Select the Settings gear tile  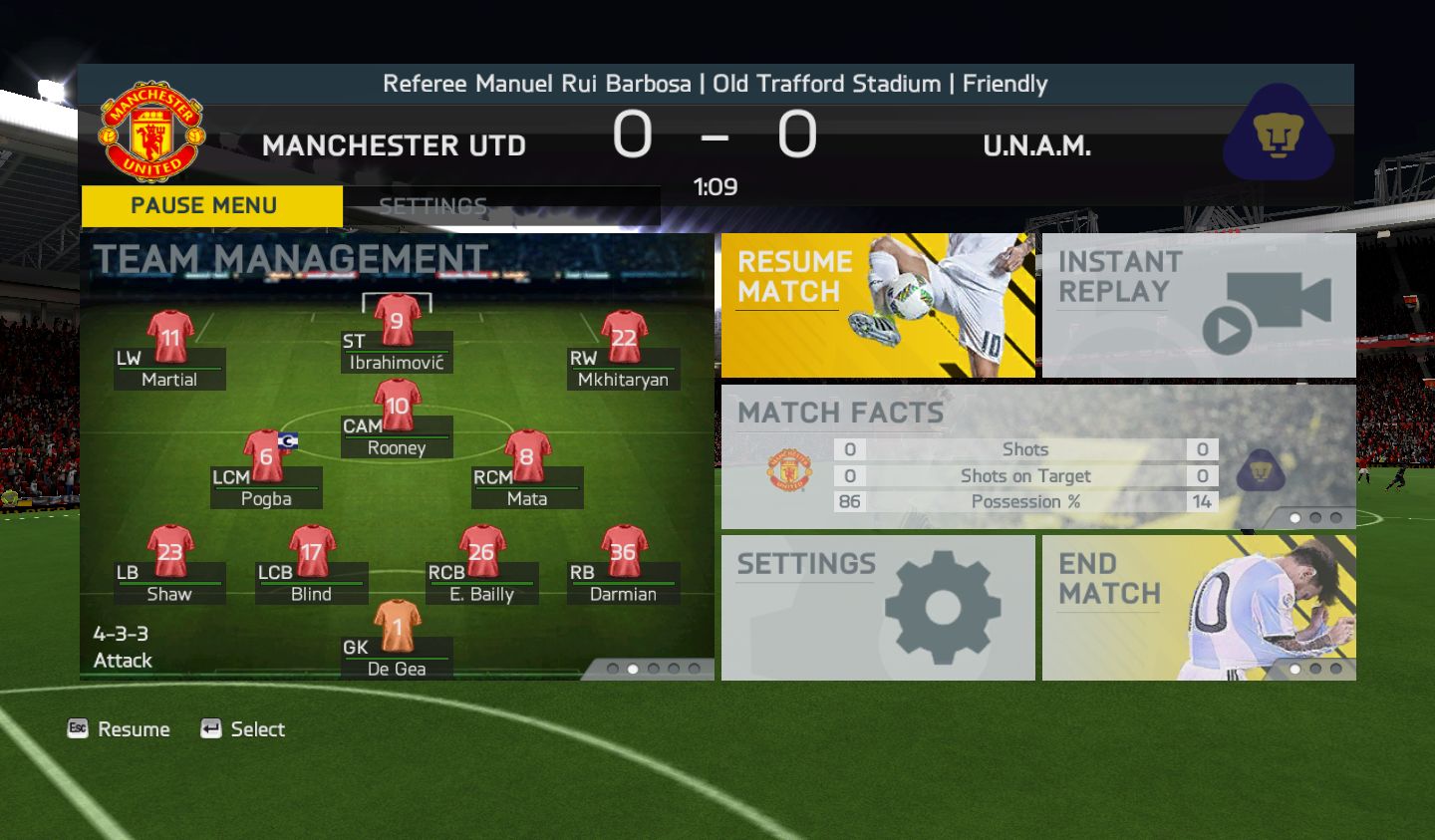877,608
